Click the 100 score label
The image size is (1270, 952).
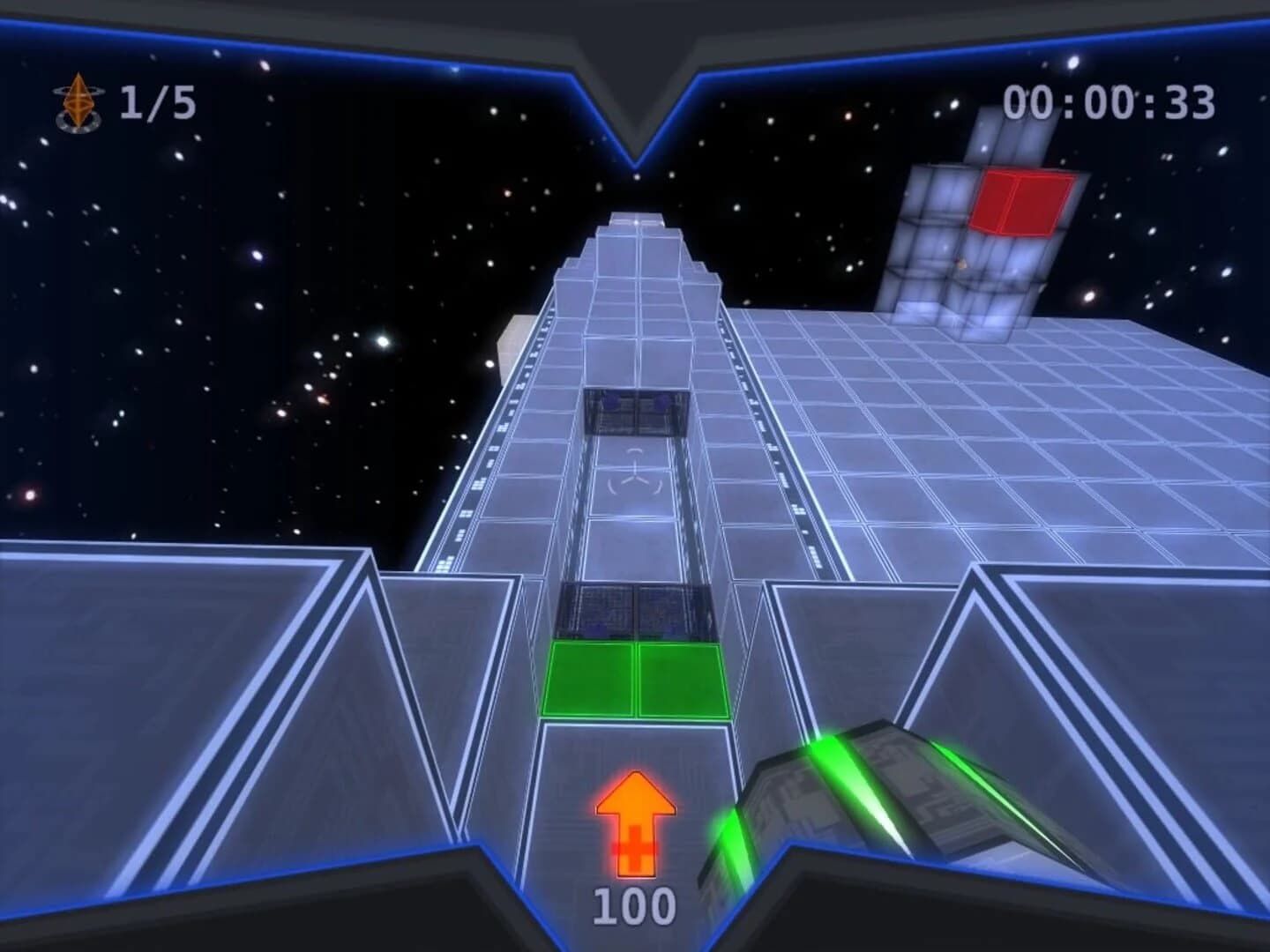(x=632, y=904)
